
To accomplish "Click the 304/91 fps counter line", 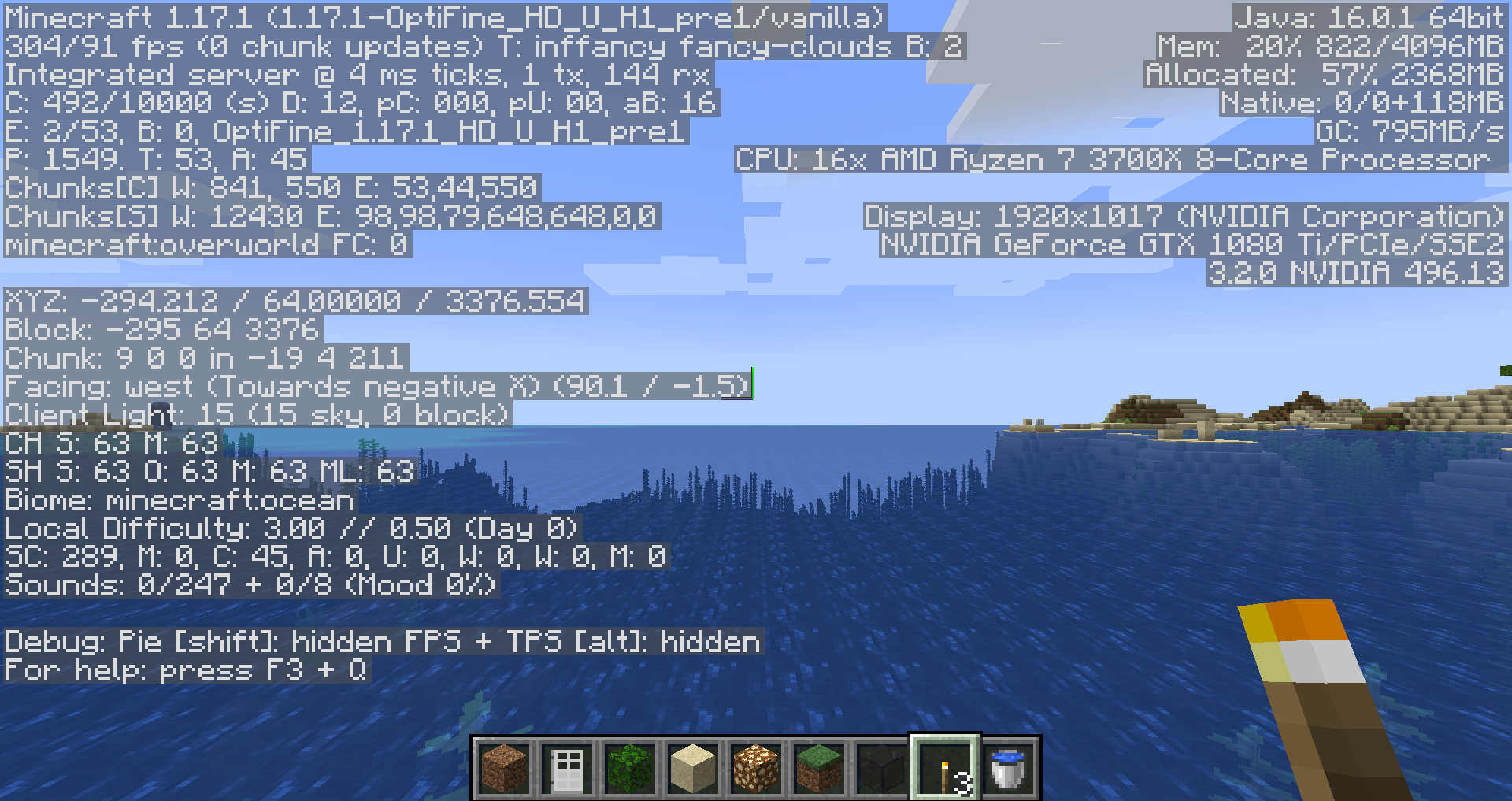I will (236, 46).
